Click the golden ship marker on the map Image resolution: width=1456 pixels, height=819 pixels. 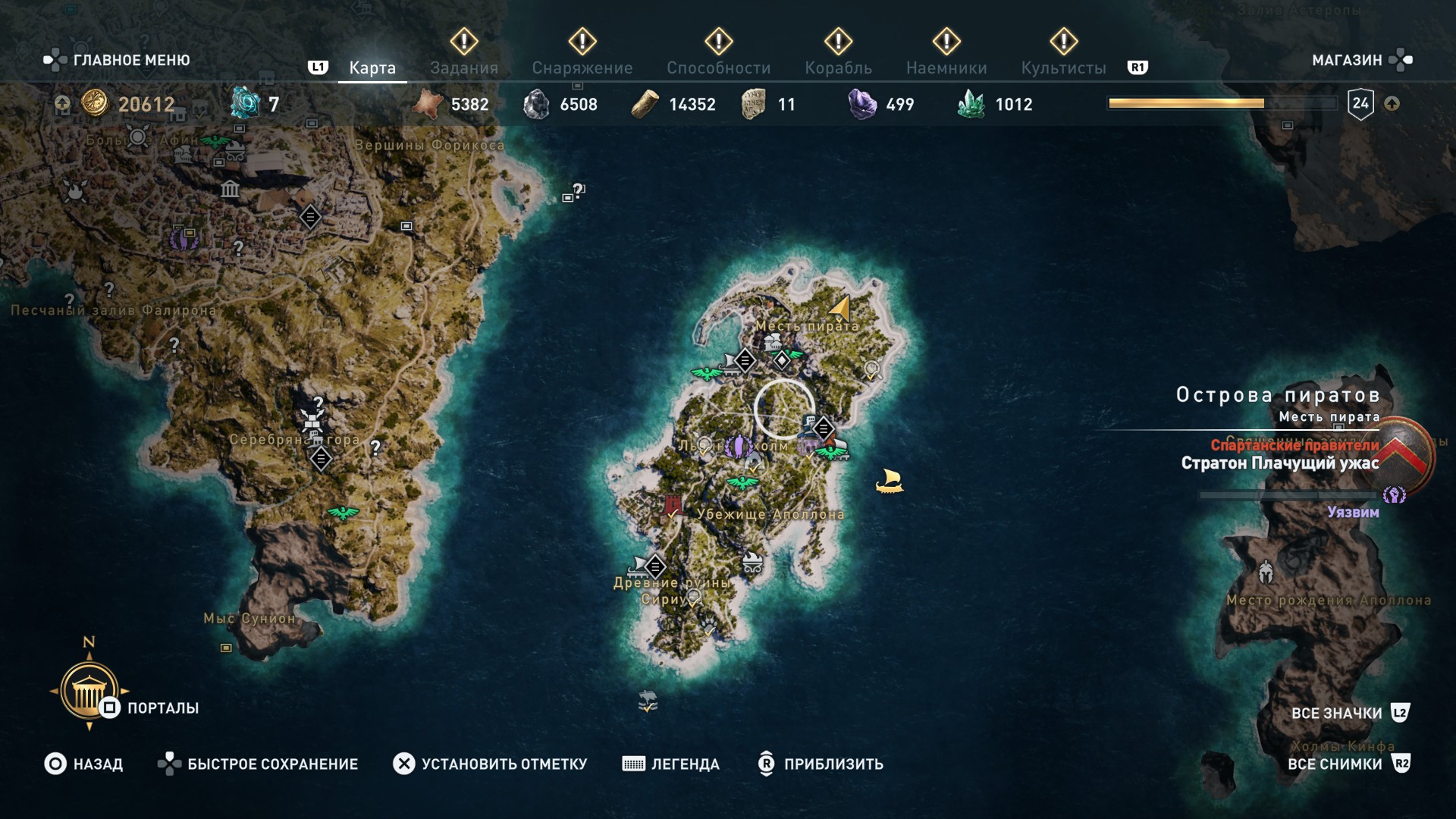pyautogui.click(x=889, y=481)
